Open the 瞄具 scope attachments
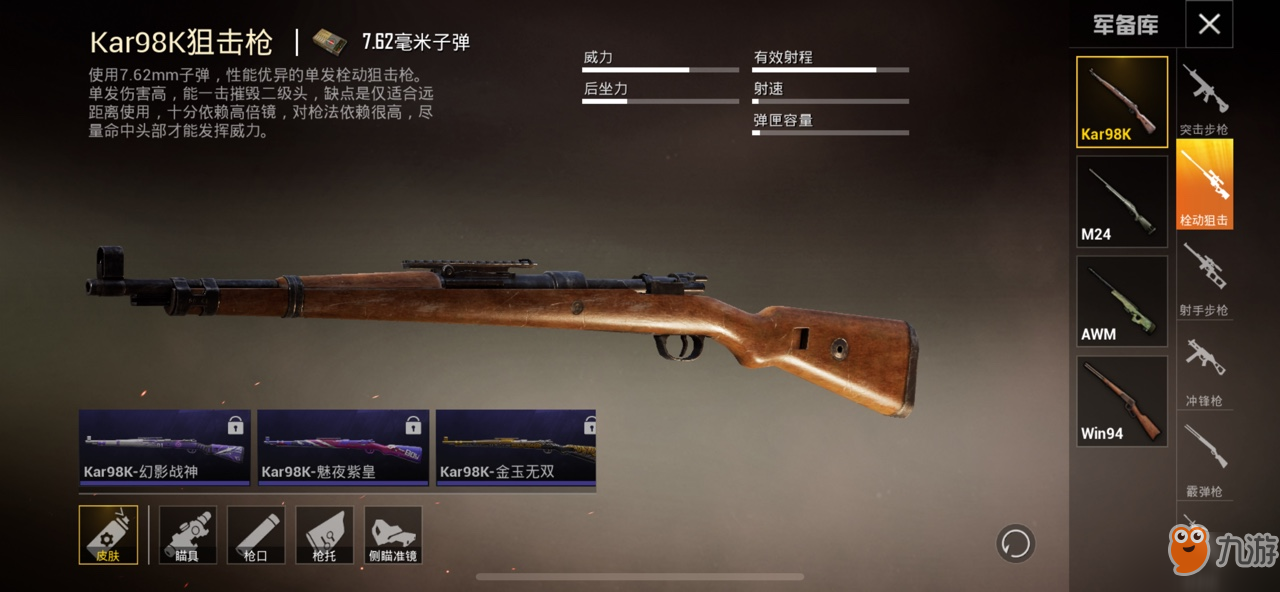Screen dimensions: 1280x592 pyautogui.click(x=187, y=534)
